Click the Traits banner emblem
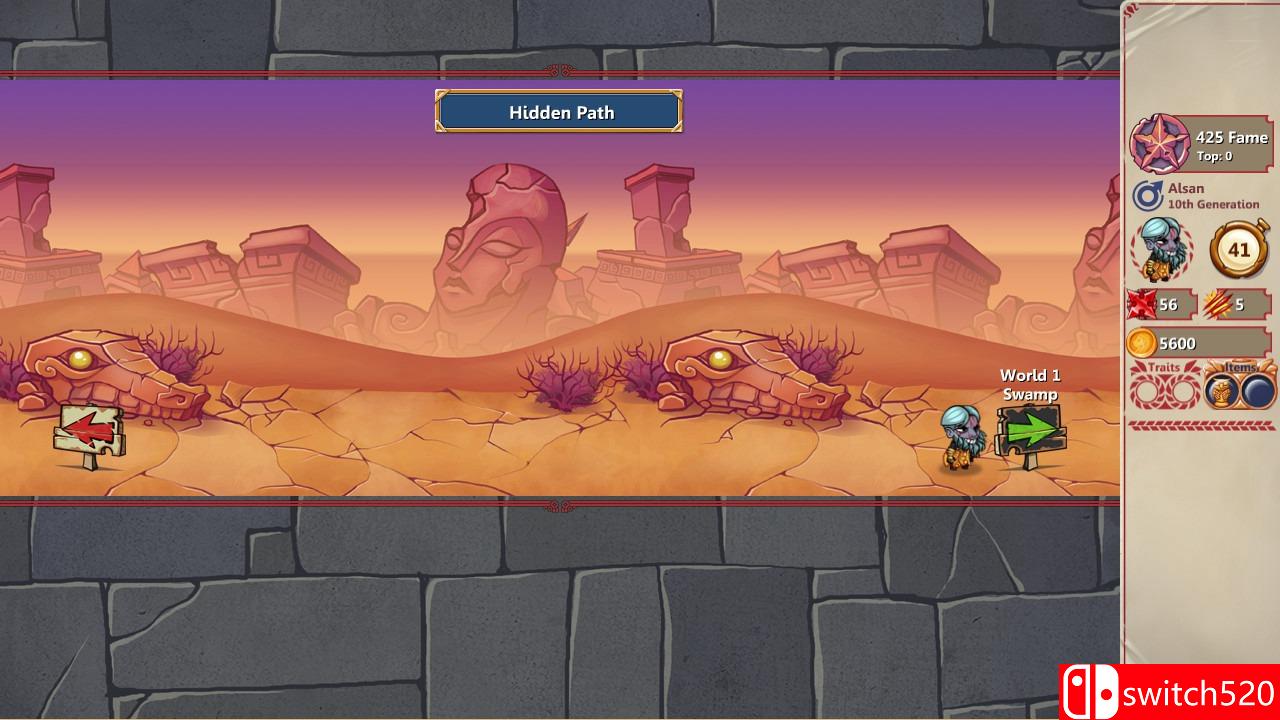Screen dimensions: 1280x720 click(1162, 369)
